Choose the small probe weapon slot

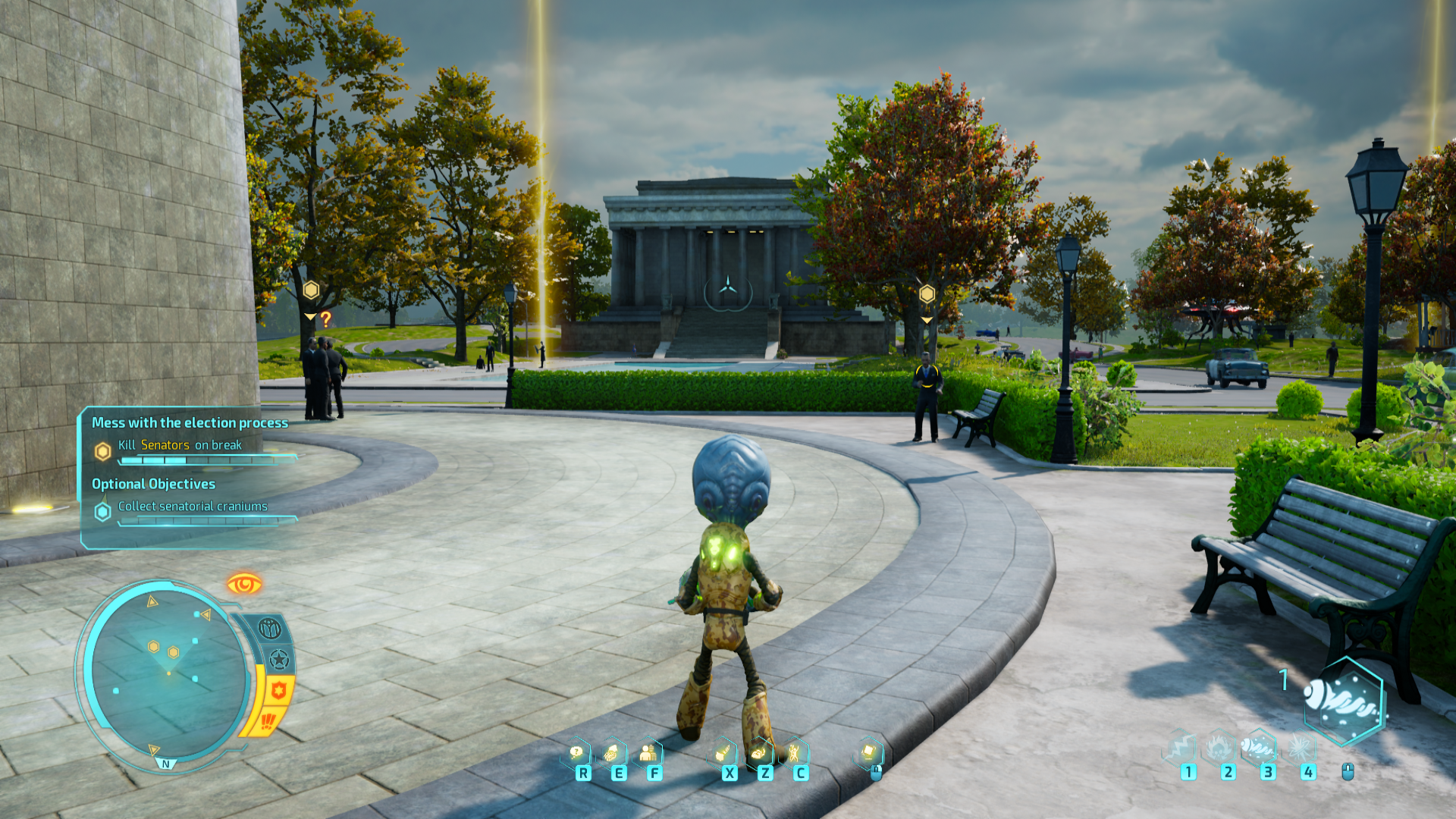coord(1259,748)
